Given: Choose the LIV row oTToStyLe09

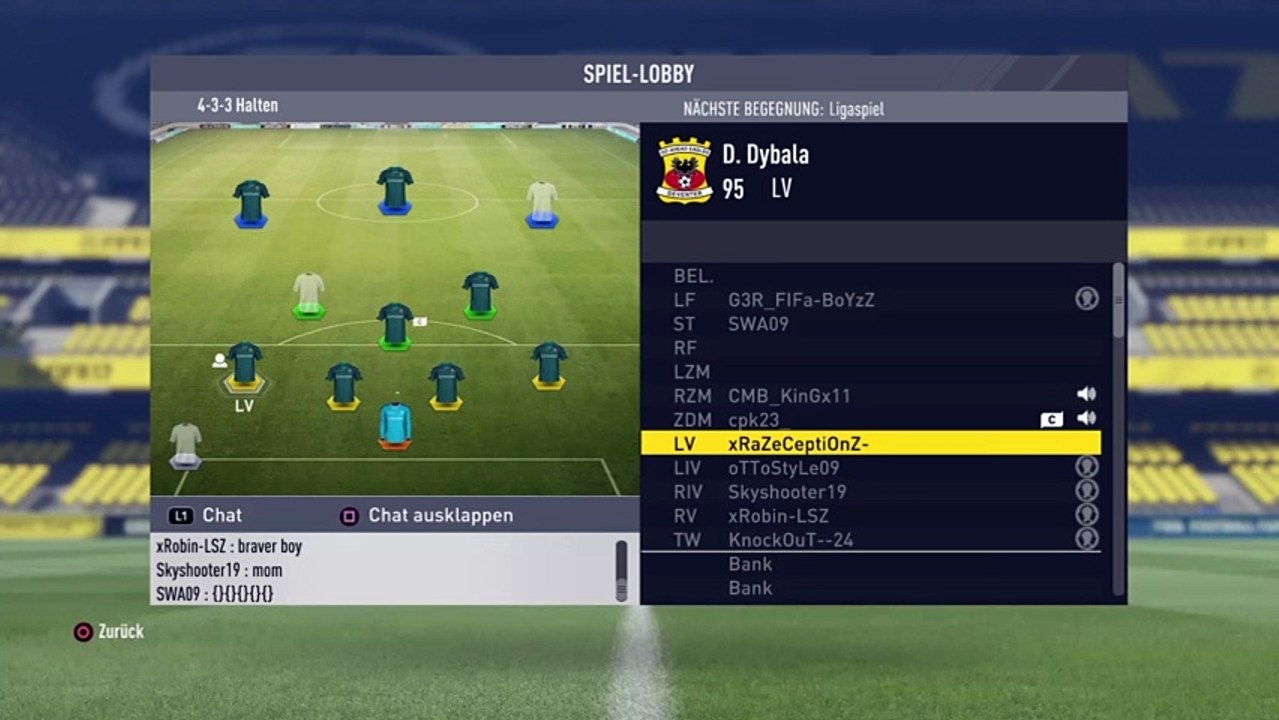Looking at the screenshot, I should tap(870, 468).
